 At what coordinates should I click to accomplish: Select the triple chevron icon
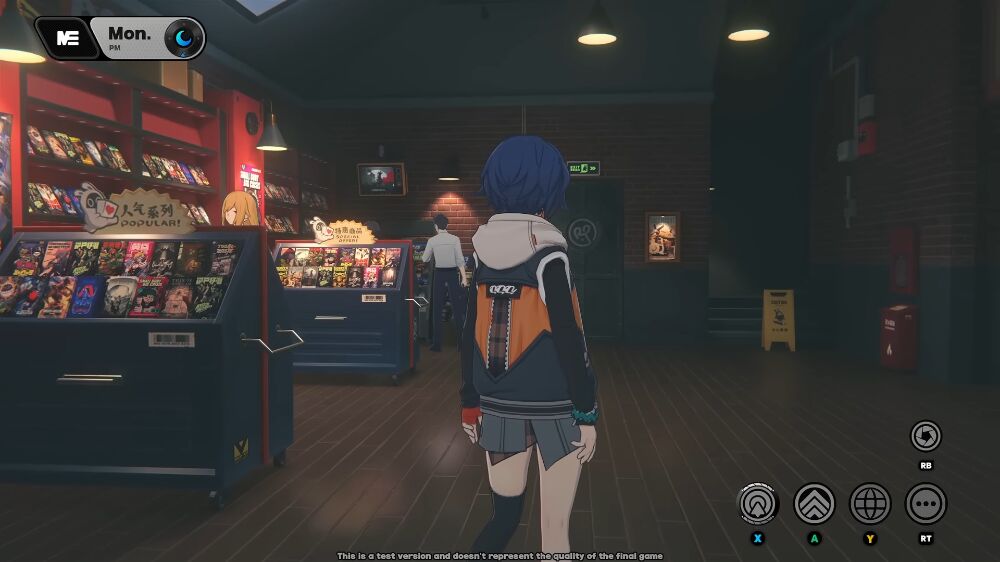click(814, 503)
